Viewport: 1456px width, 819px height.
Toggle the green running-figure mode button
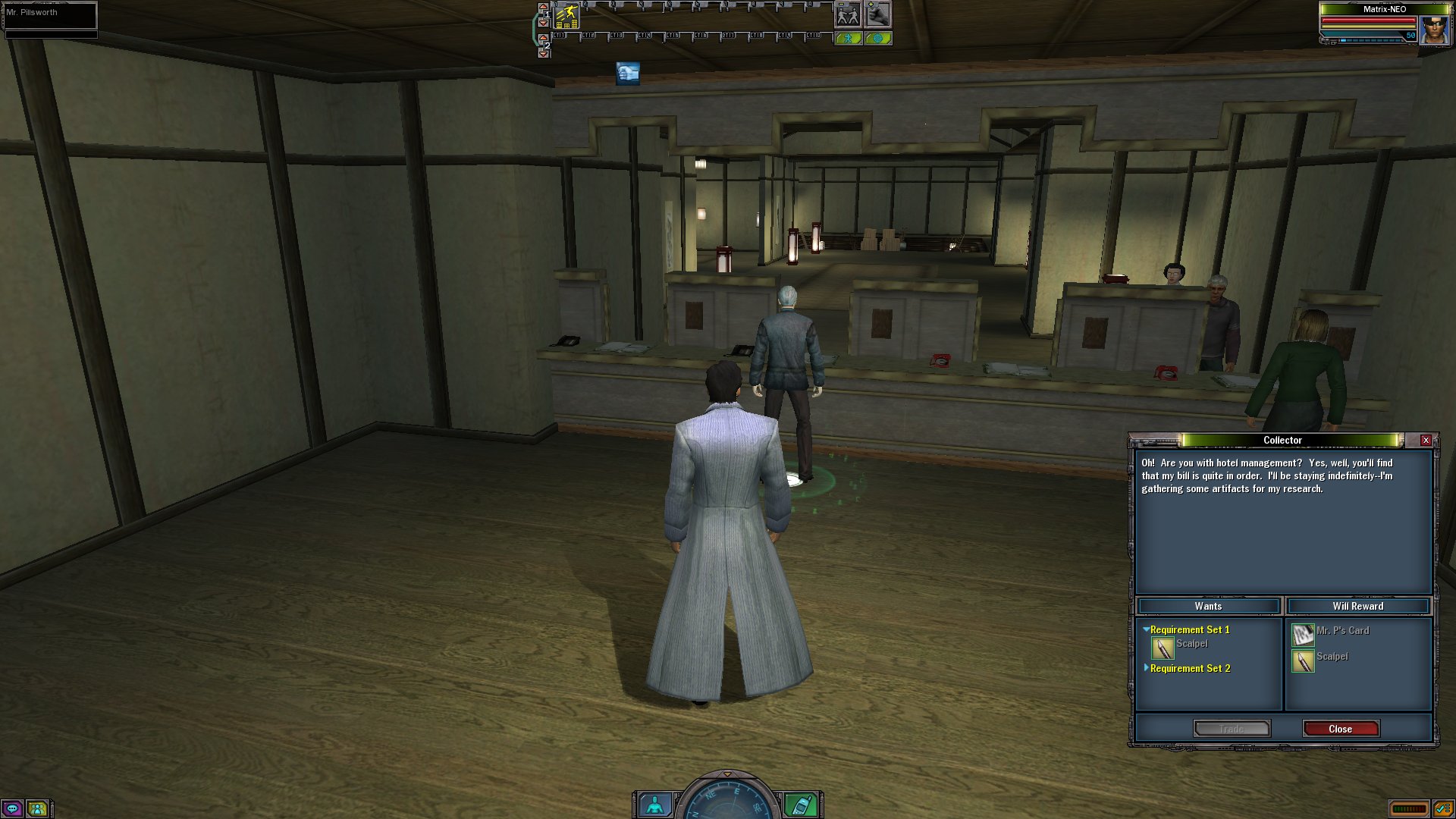[x=848, y=38]
